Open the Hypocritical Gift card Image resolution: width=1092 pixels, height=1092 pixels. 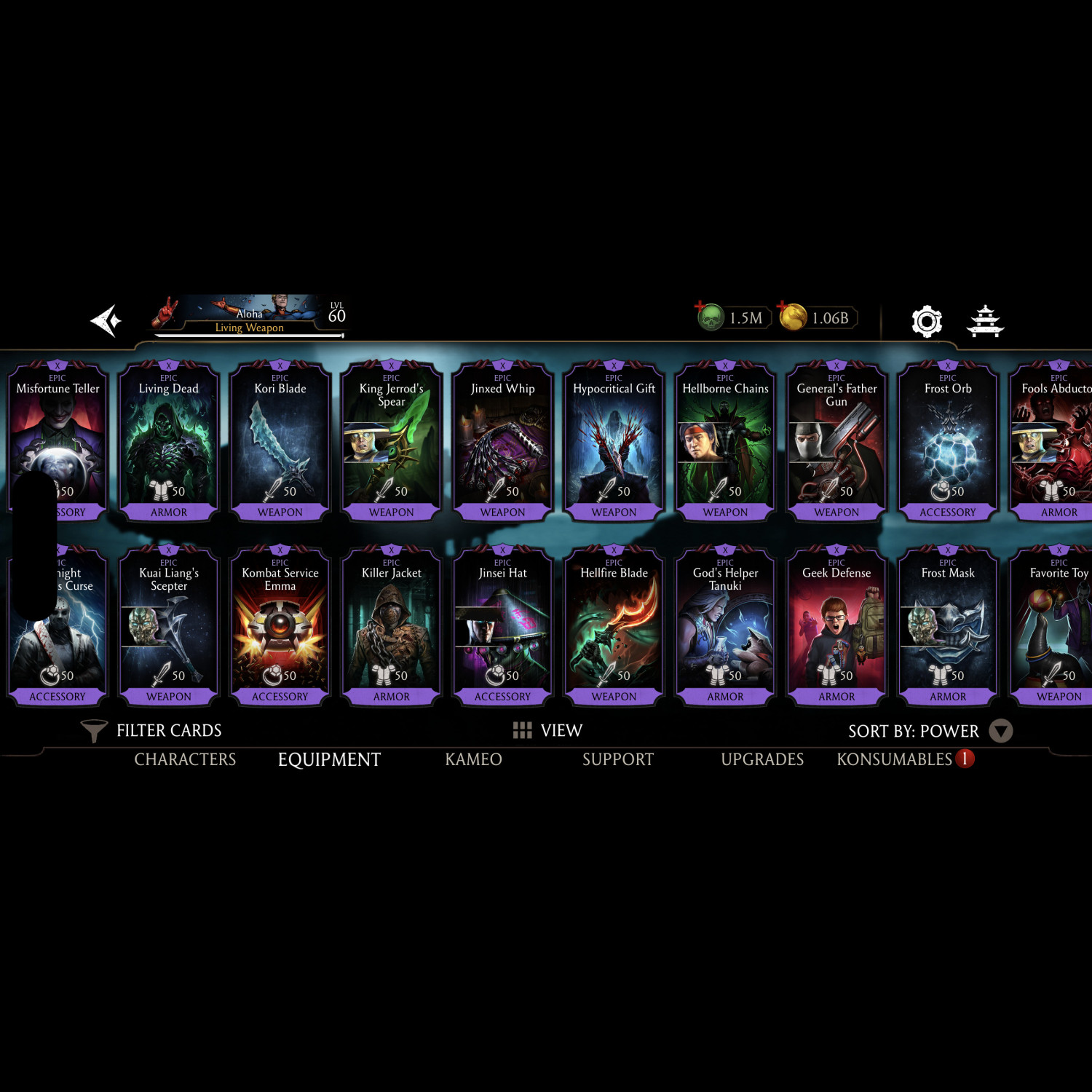pyautogui.click(x=614, y=441)
